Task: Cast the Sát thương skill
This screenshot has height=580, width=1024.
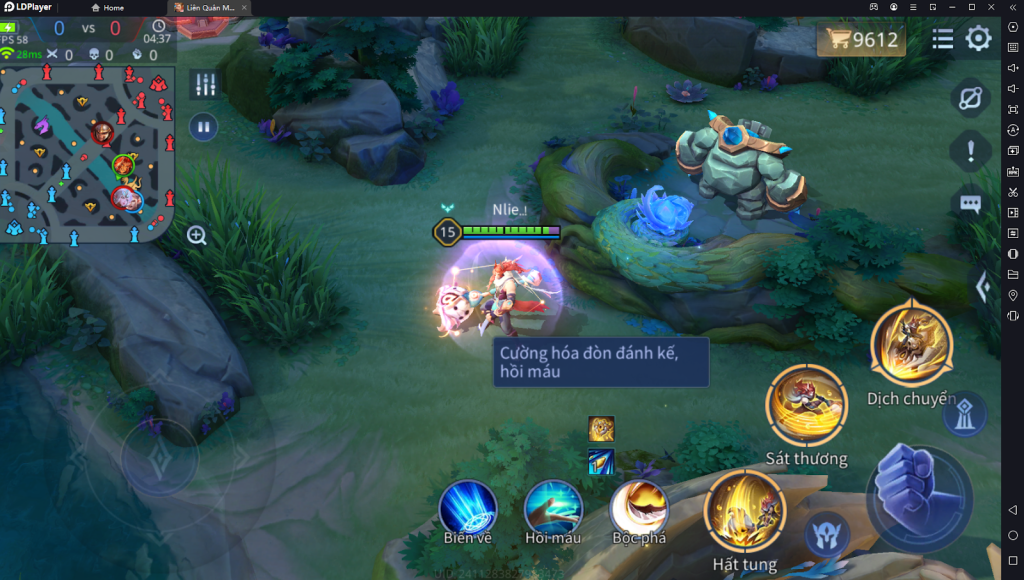Action: (x=806, y=404)
